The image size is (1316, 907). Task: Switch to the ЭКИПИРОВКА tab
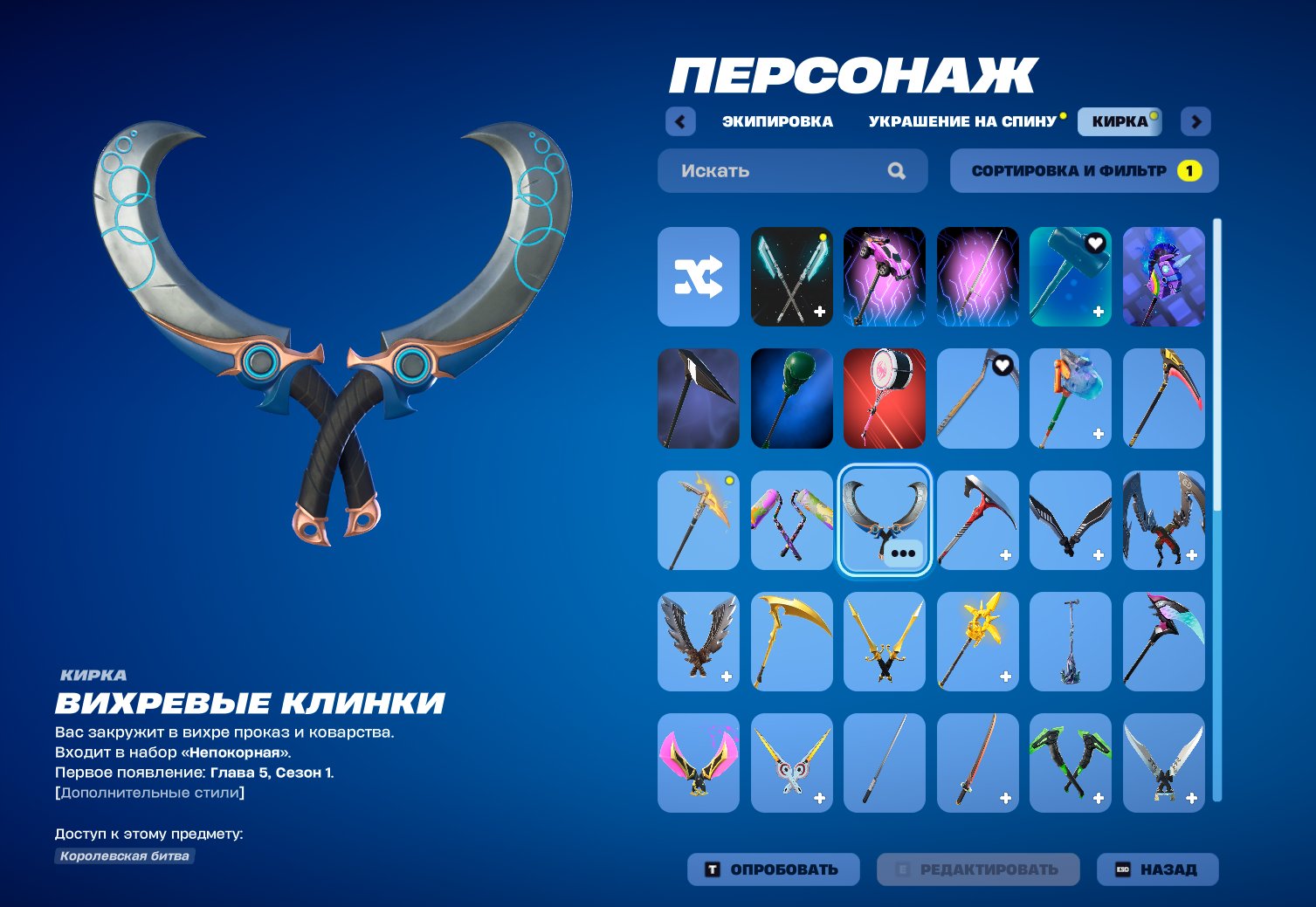pos(775,121)
